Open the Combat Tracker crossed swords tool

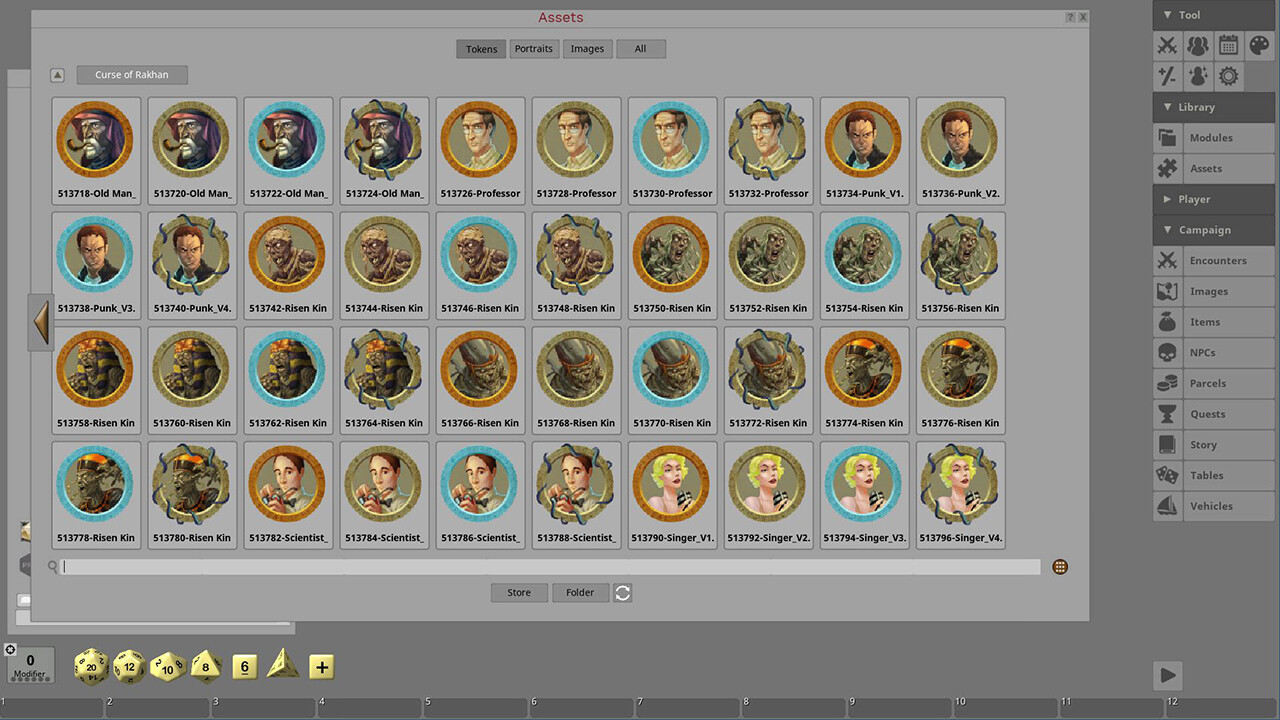[x=1167, y=45]
